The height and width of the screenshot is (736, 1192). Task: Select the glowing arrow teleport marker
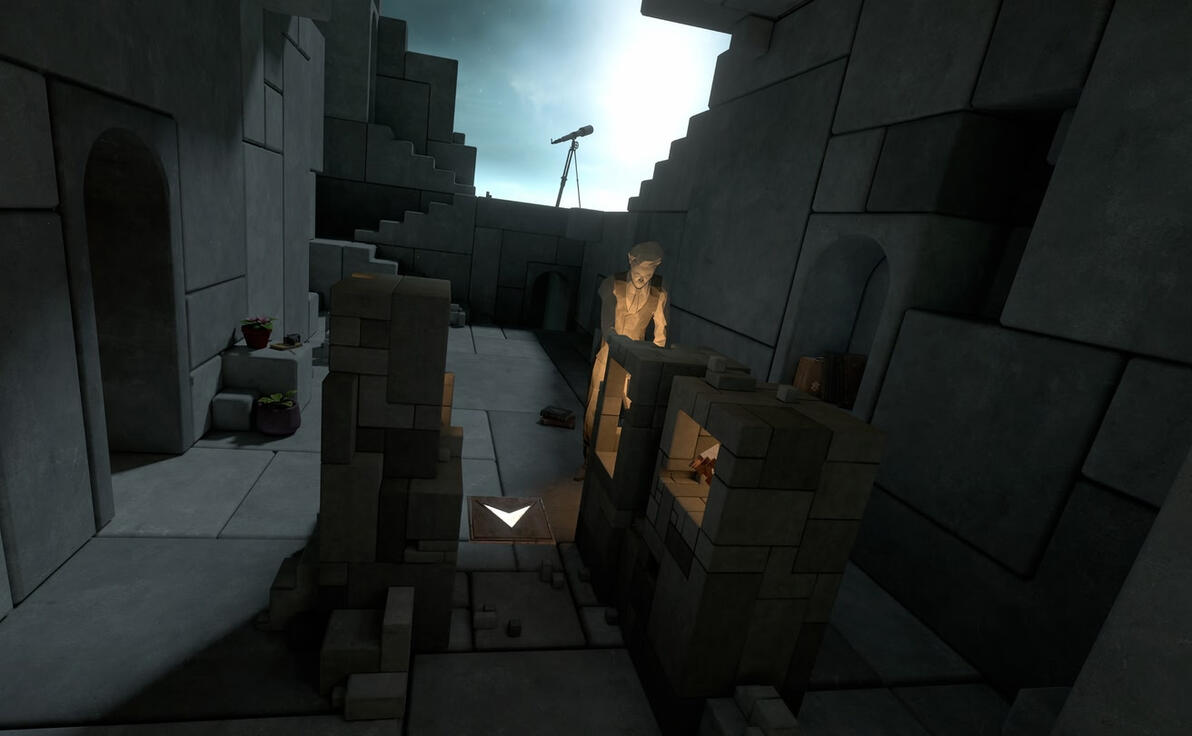coord(508,517)
